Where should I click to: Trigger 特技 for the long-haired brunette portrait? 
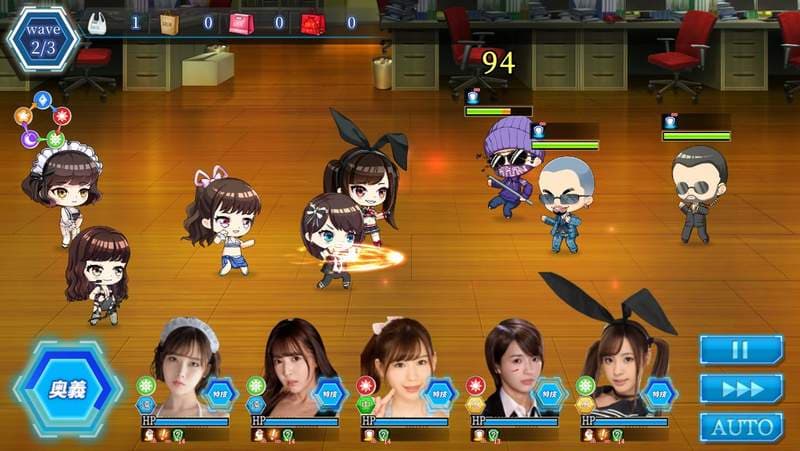329,395
